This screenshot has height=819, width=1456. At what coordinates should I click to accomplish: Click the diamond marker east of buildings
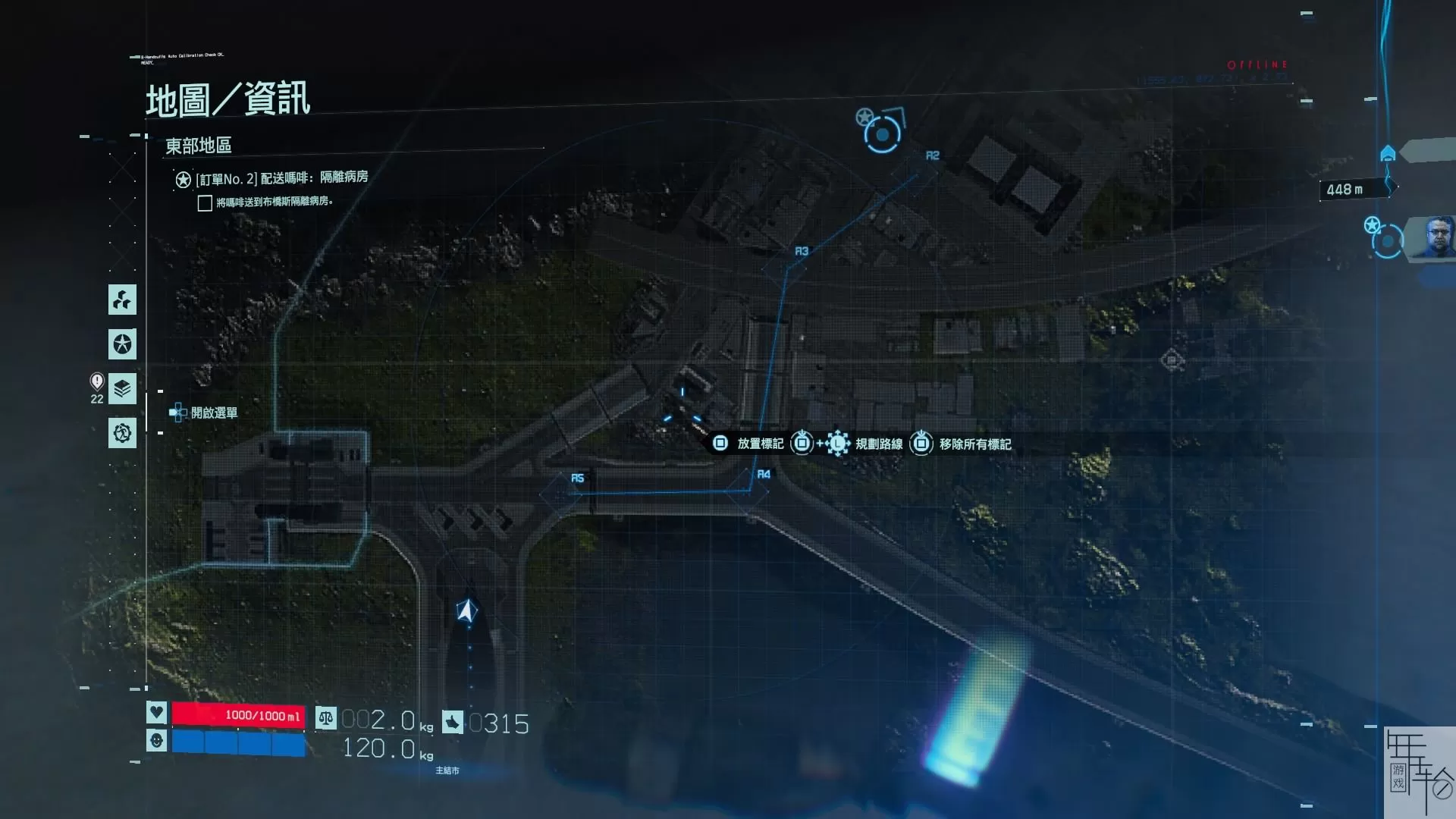coord(1172,360)
